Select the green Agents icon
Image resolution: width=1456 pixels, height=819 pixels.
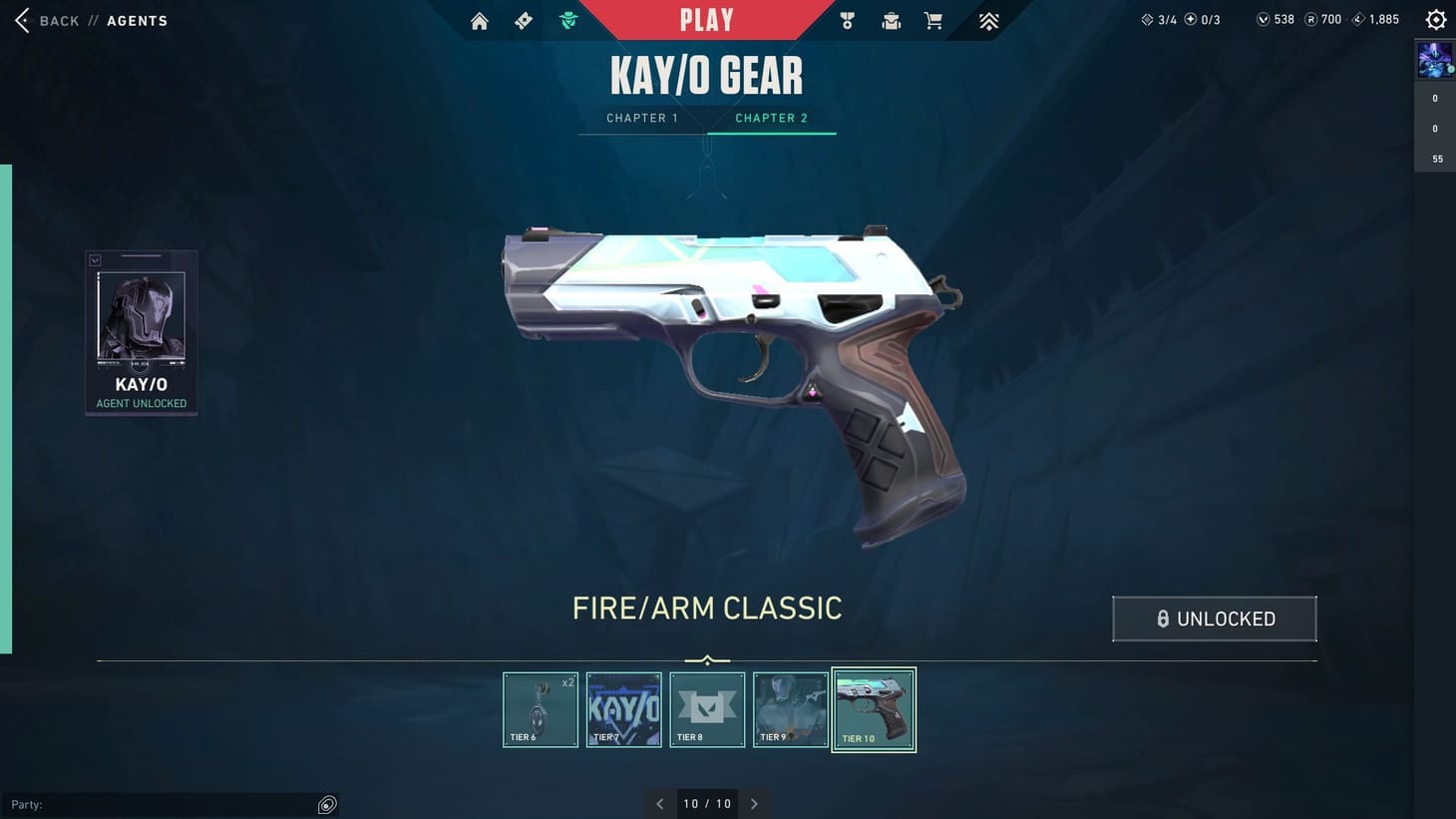click(567, 20)
